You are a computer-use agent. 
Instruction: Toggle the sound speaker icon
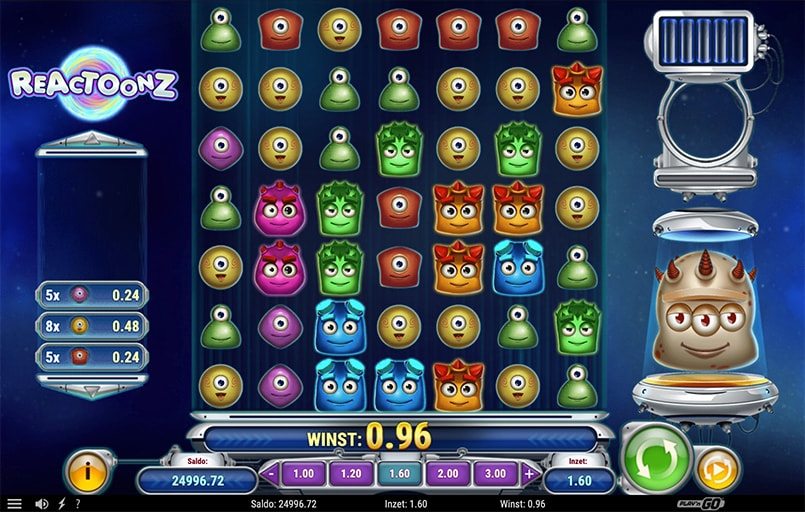[42, 504]
